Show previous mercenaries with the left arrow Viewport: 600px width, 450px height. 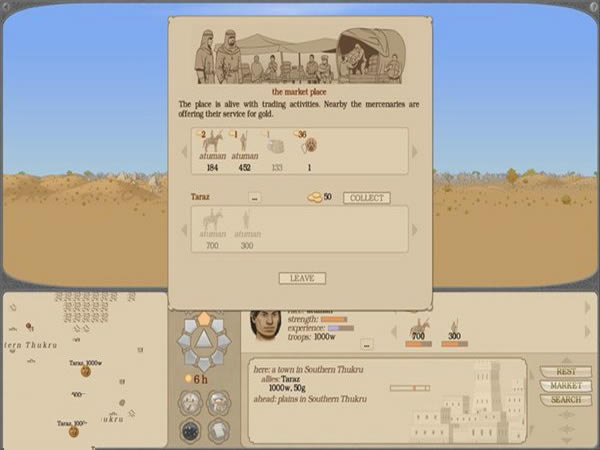[184, 152]
